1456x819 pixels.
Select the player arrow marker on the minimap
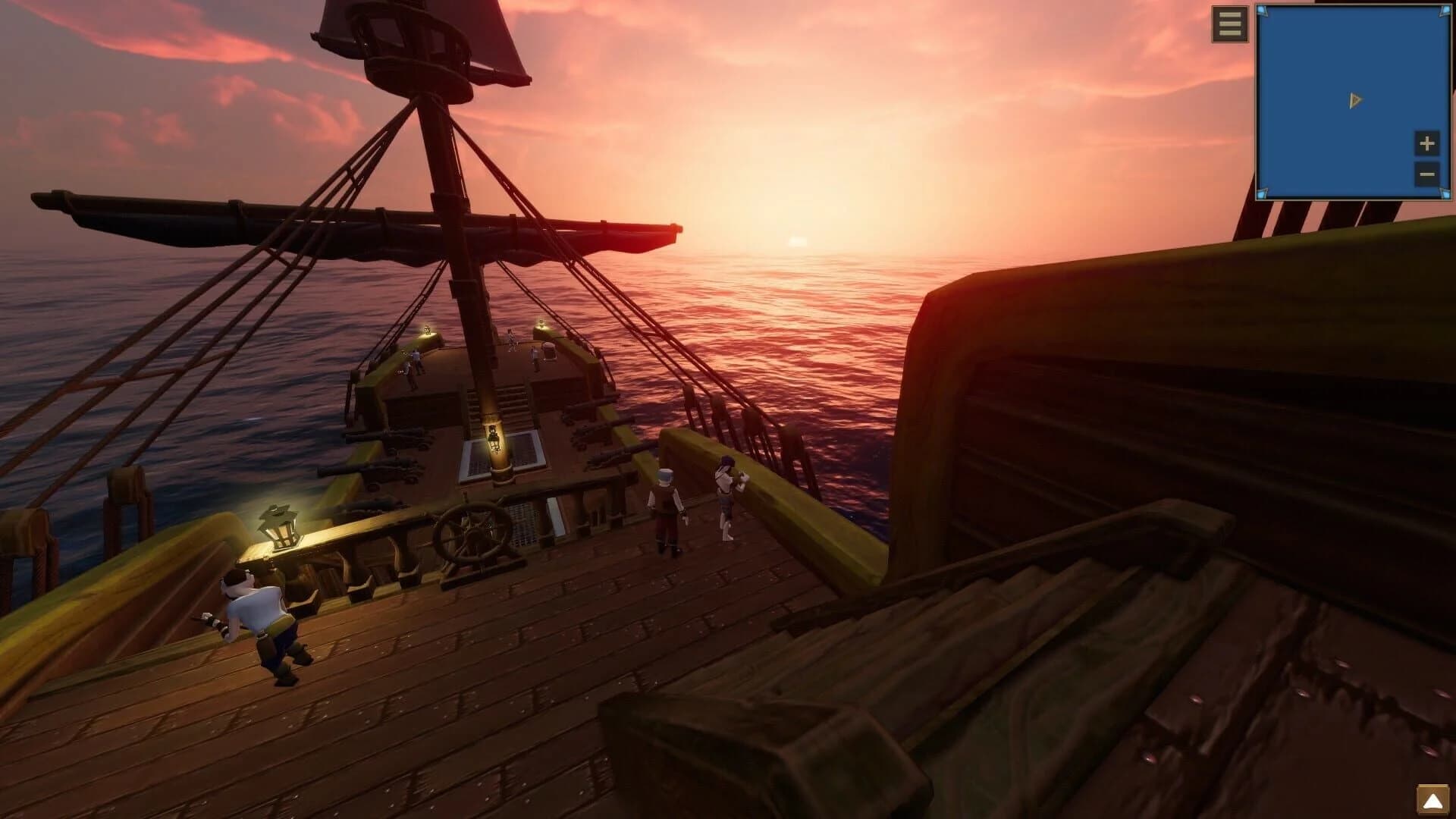(x=1354, y=99)
